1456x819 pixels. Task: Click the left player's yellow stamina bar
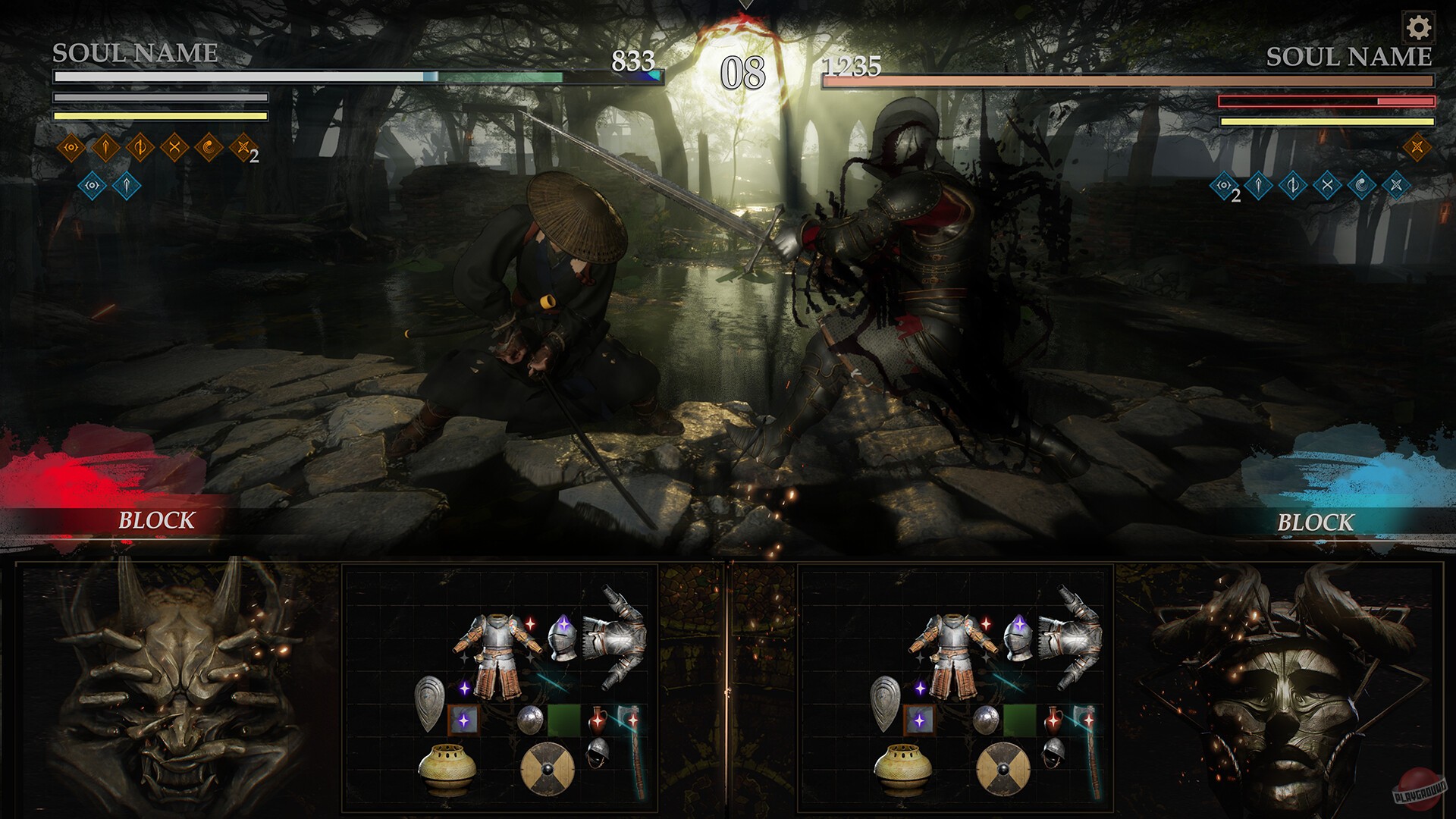point(159,118)
